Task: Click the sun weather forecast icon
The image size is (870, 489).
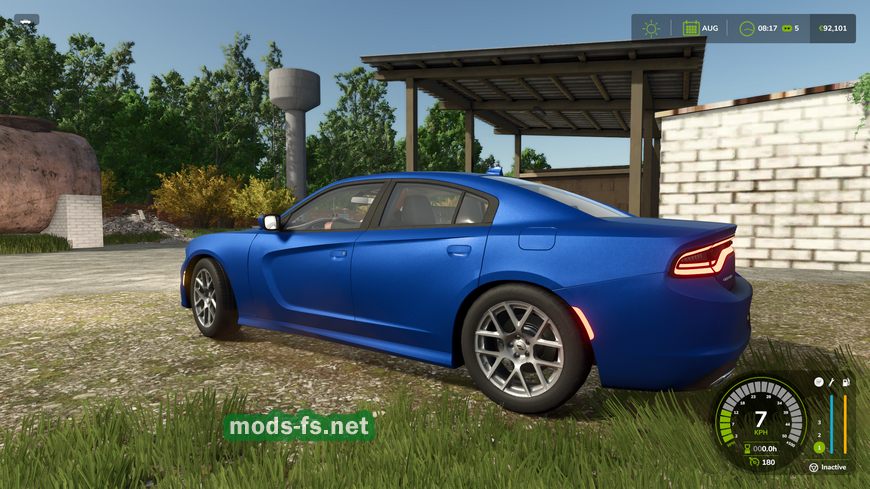Action: click(652, 28)
